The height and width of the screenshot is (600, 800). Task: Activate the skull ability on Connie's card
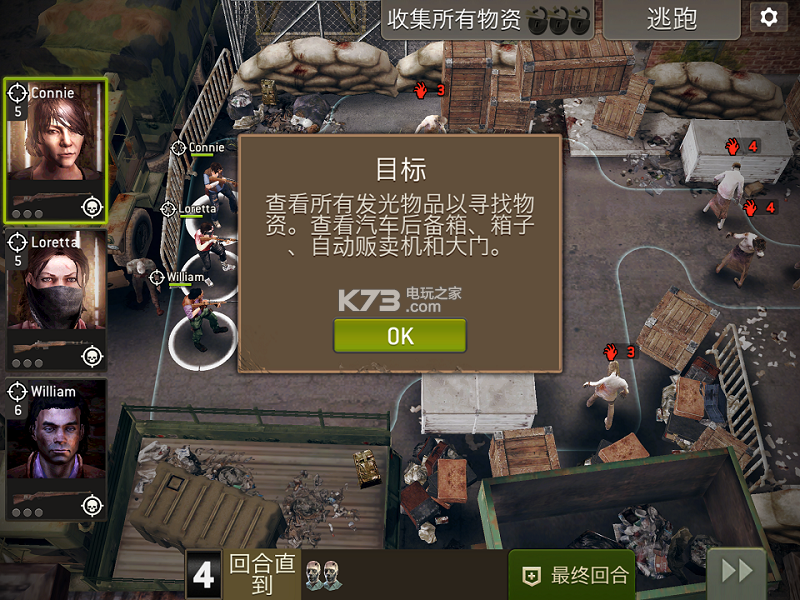coord(92,207)
